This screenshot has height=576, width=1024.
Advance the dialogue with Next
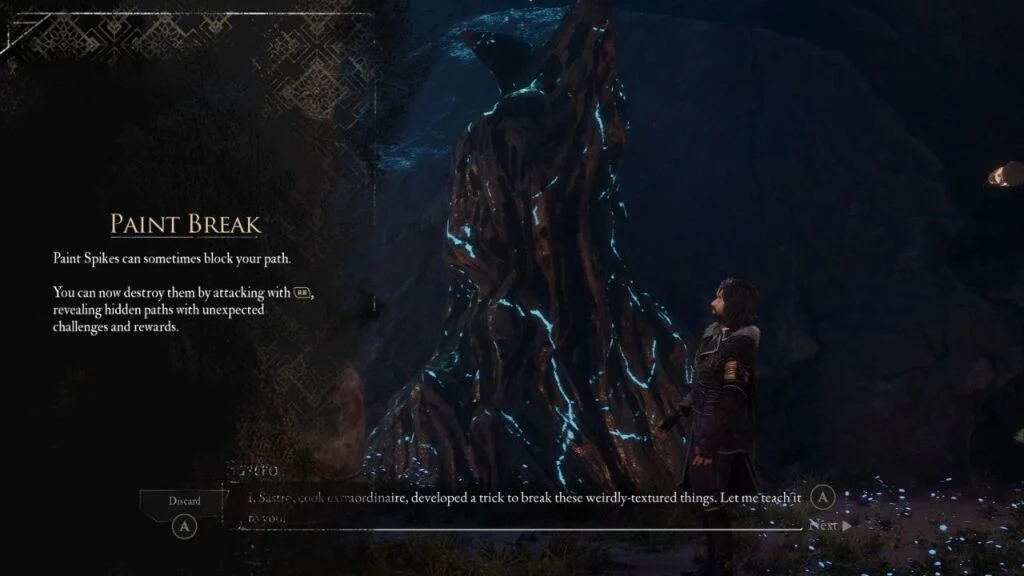tap(829, 525)
